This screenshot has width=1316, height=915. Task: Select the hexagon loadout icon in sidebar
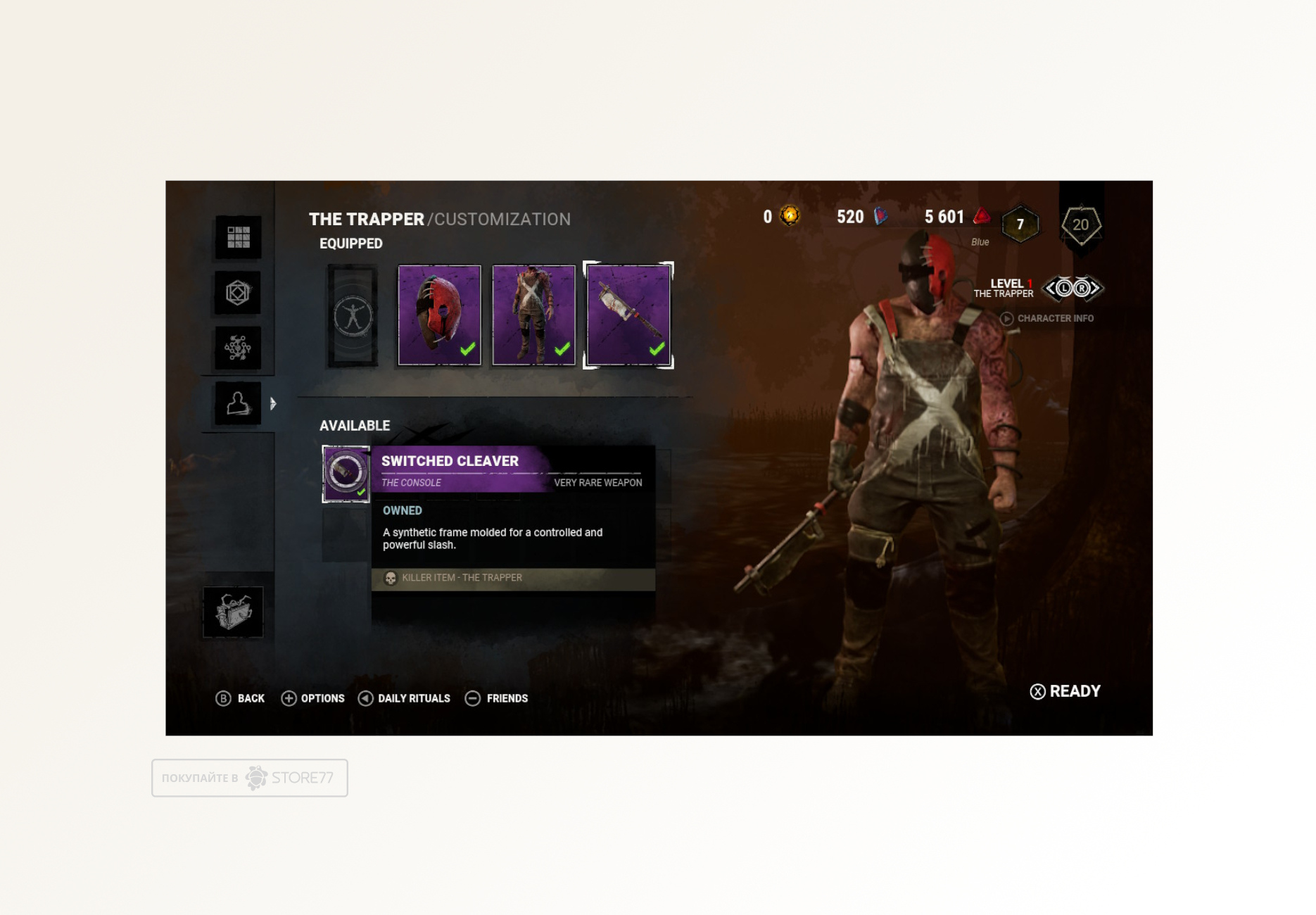tap(237, 294)
